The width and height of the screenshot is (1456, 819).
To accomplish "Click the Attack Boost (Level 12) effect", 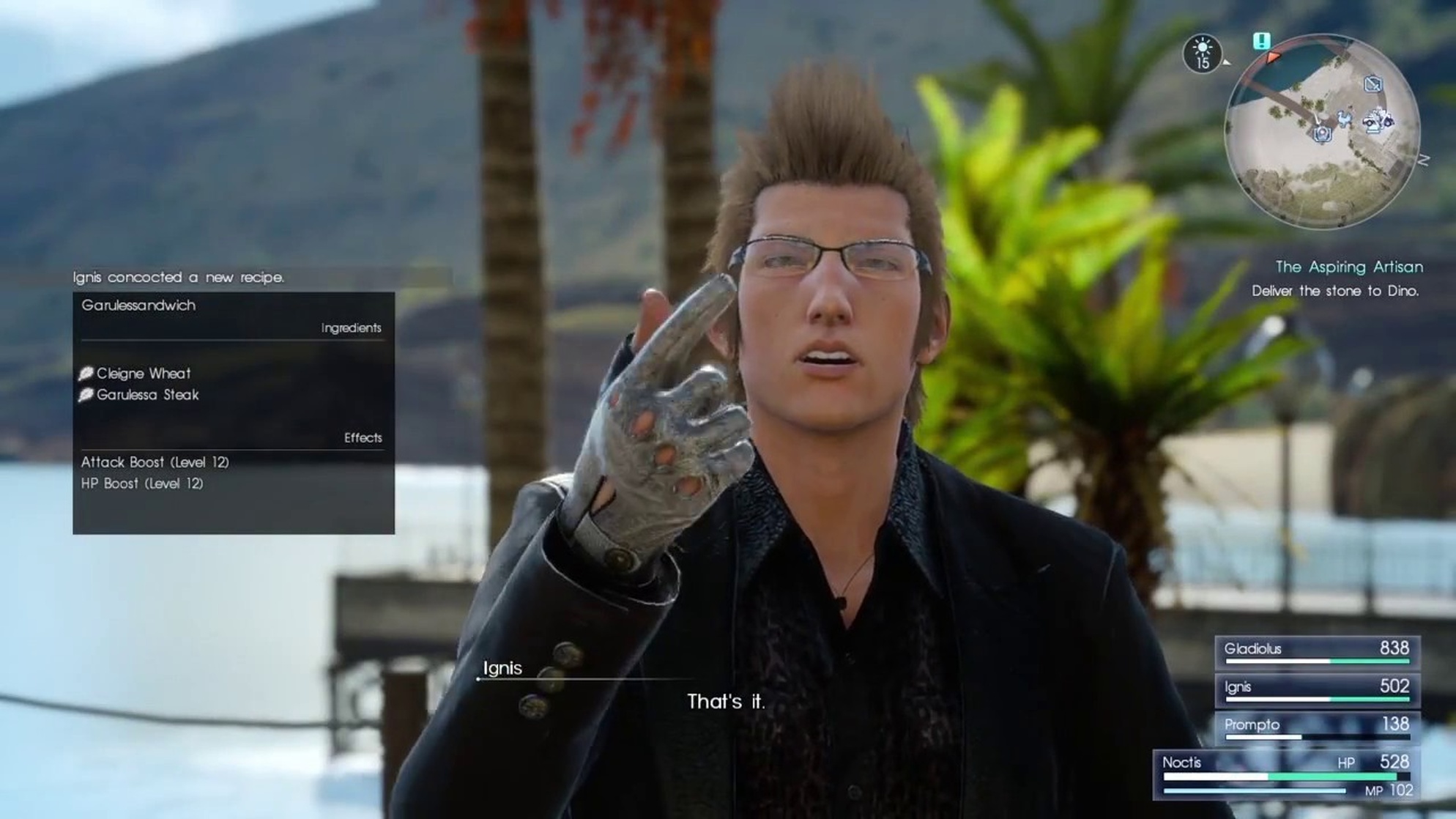I will 155,462.
